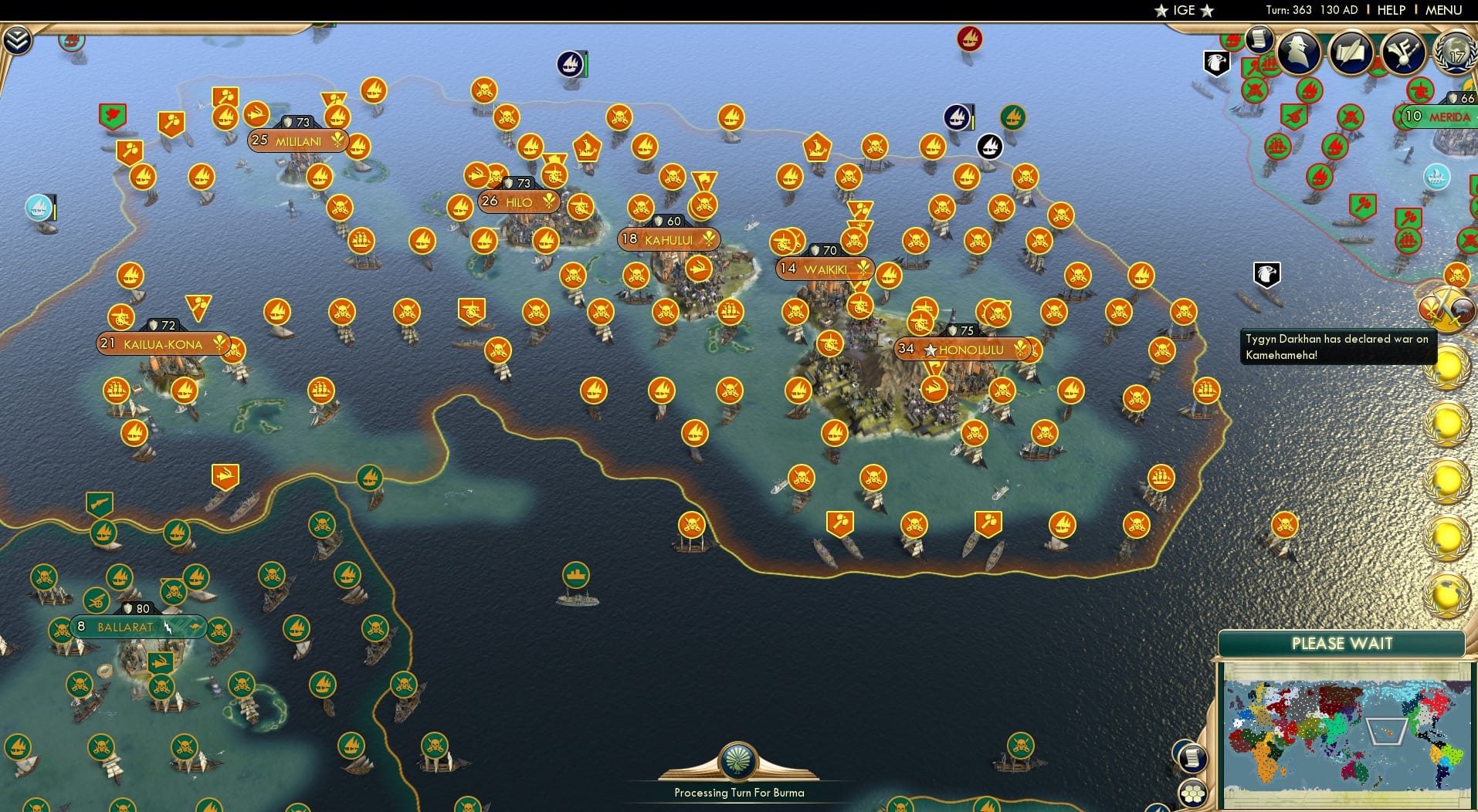Viewport: 1478px width, 812px height.
Task: Select the Honolulu city banner
Action: point(969,350)
